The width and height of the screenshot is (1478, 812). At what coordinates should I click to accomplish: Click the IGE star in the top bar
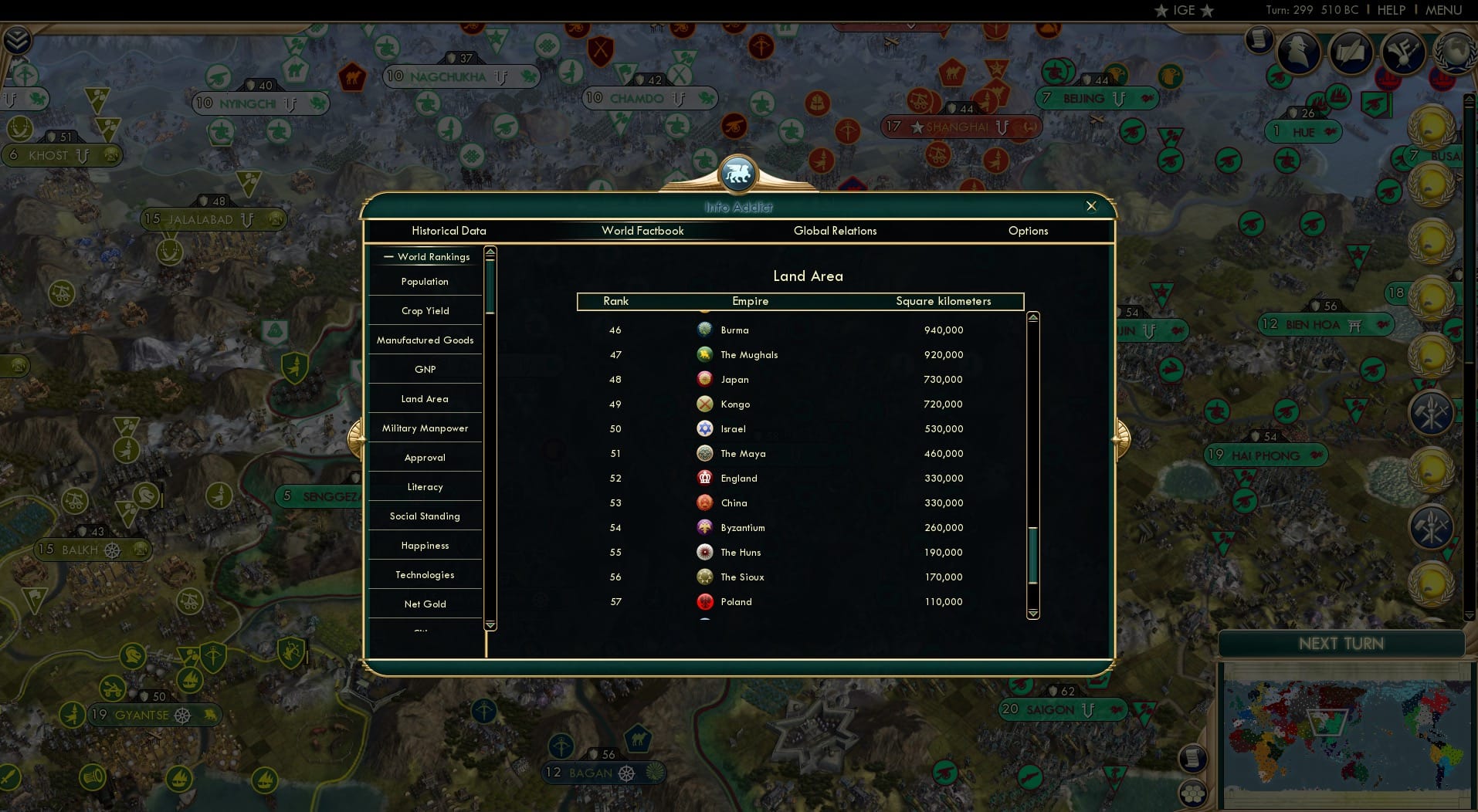click(x=1160, y=11)
